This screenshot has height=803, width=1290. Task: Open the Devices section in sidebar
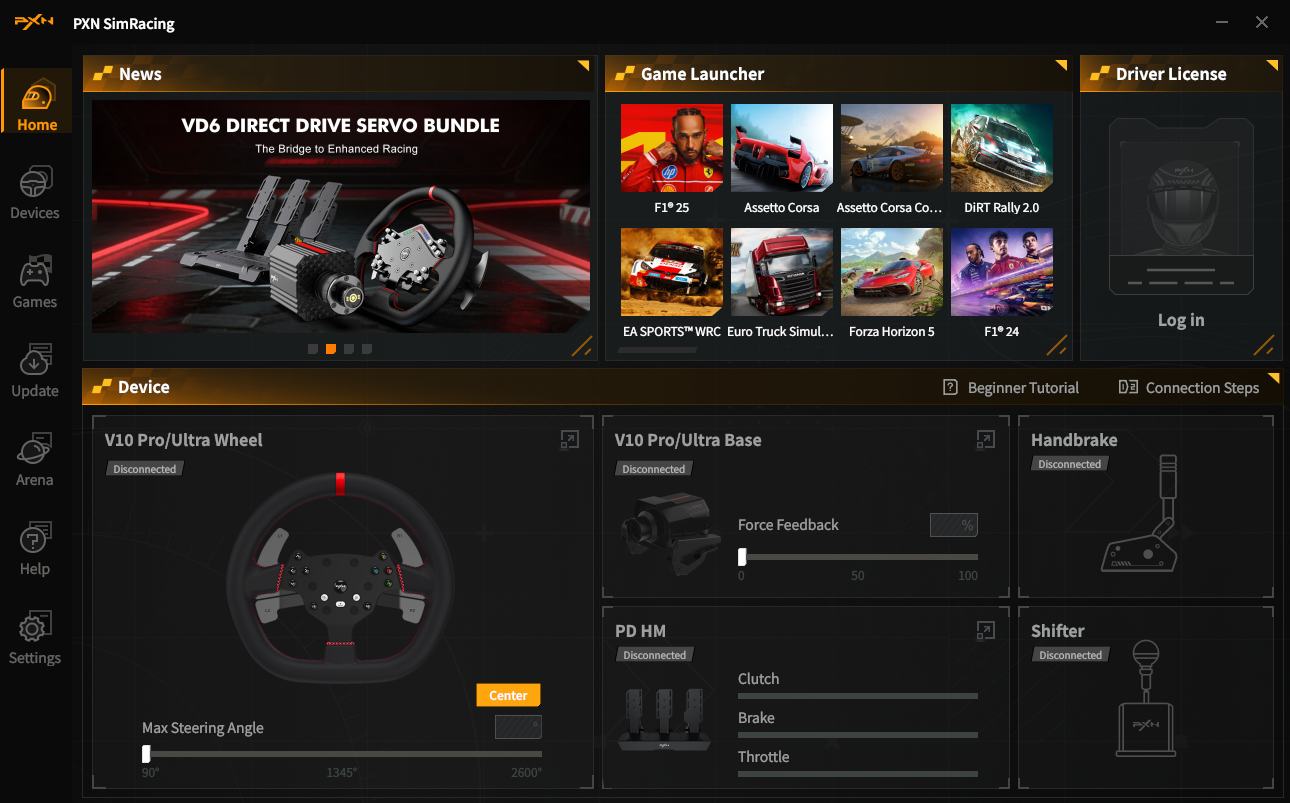click(35, 193)
